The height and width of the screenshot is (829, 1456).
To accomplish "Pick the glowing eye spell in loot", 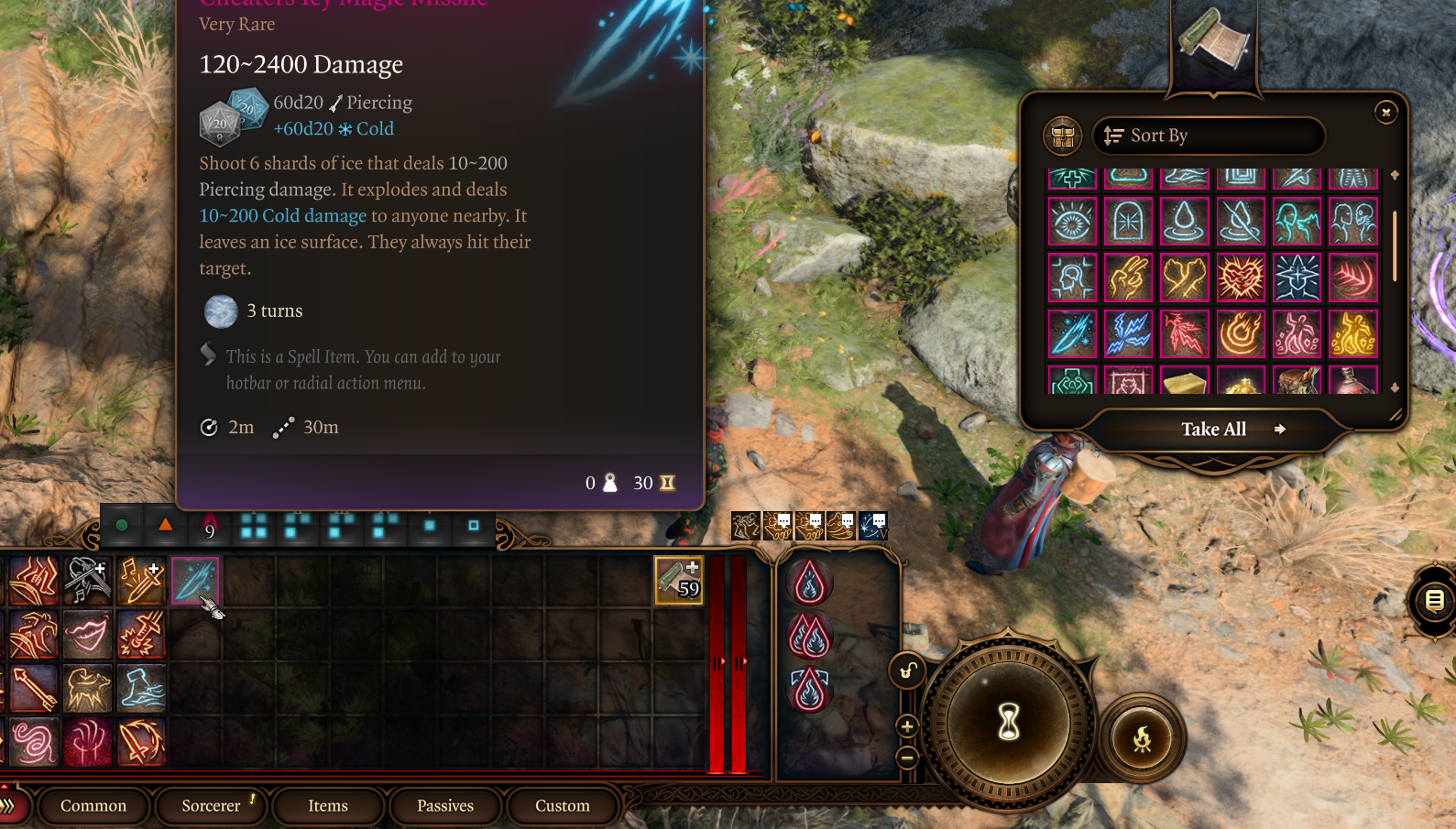I will pos(1072,222).
